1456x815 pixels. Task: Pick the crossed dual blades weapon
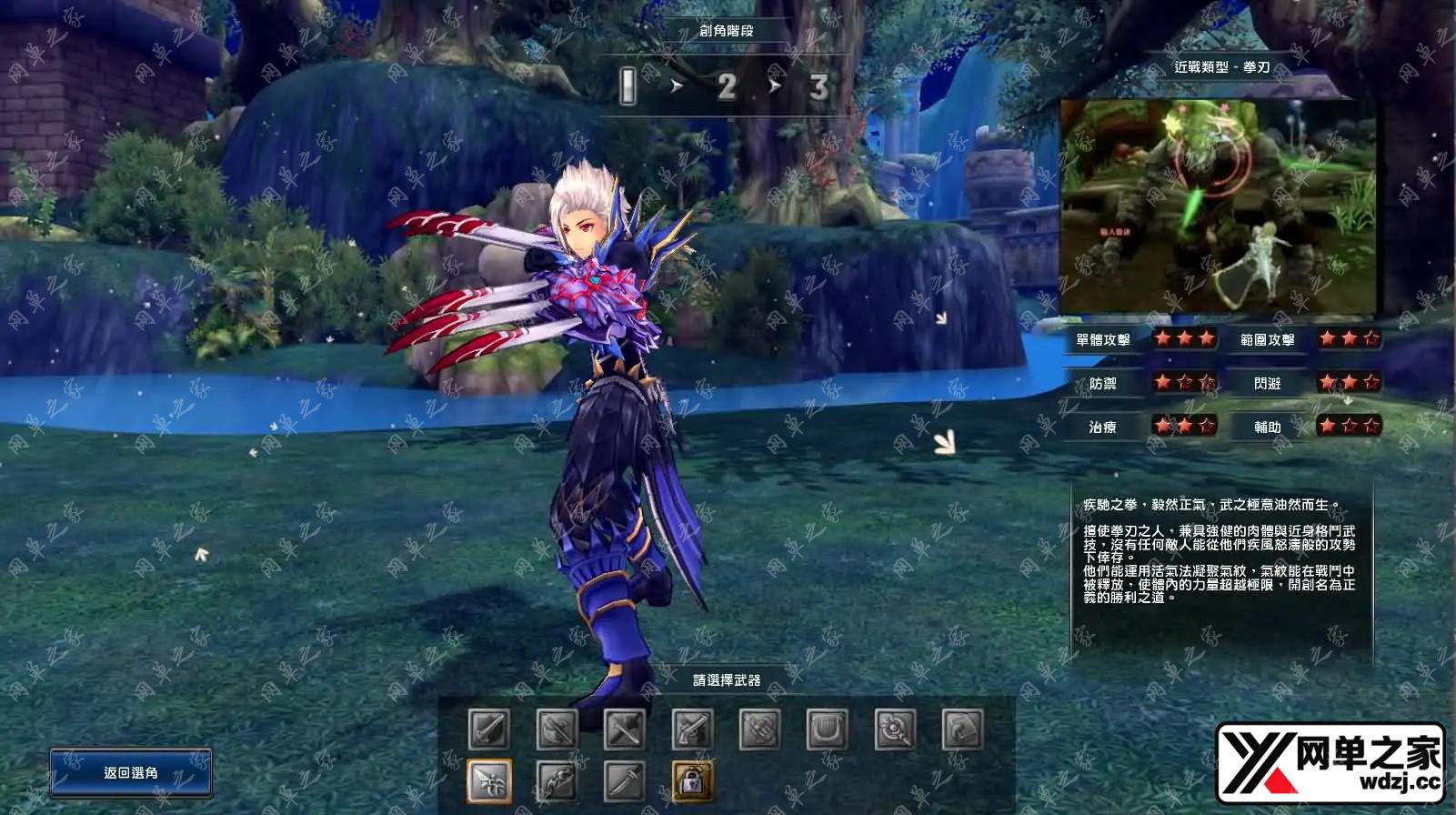click(624, 729)
